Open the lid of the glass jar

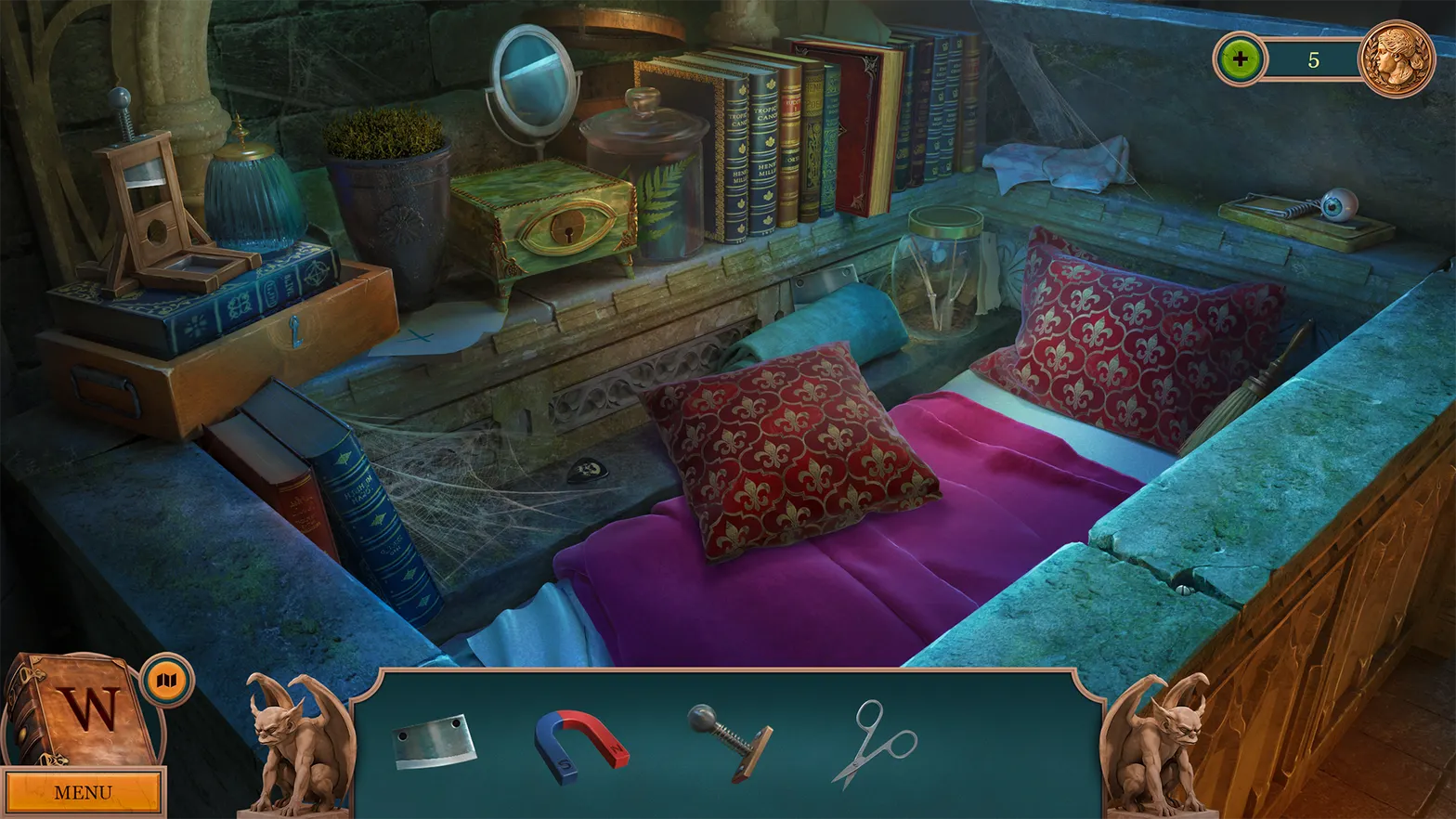pos(943,226)
